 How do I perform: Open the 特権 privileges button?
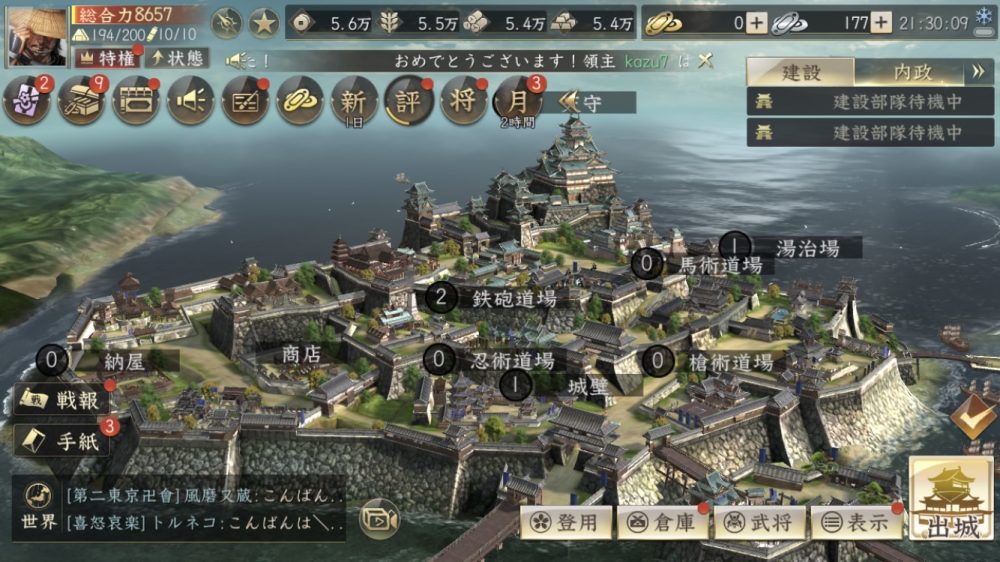coord(105,57)
